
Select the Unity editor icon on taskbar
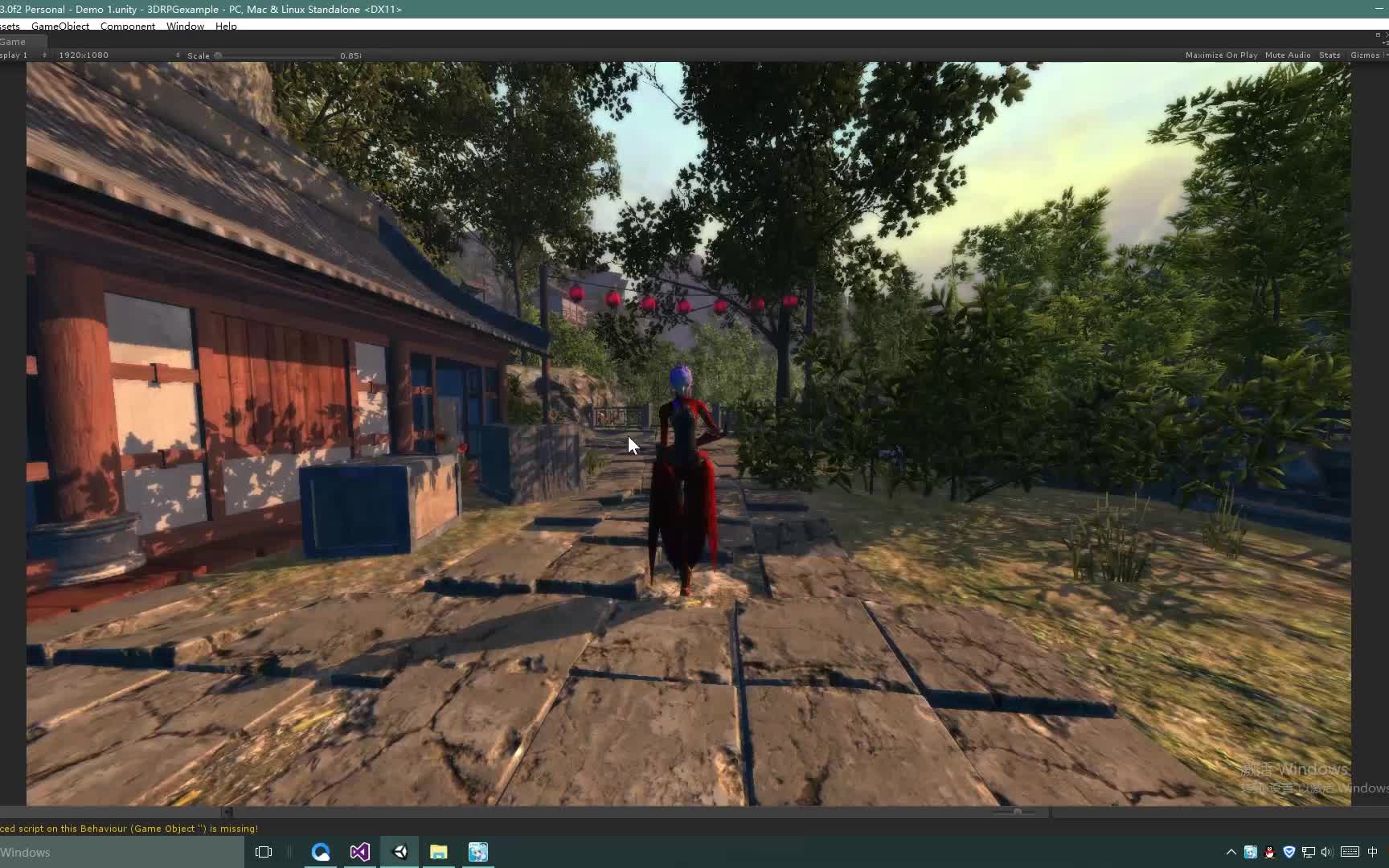(399, 852)
